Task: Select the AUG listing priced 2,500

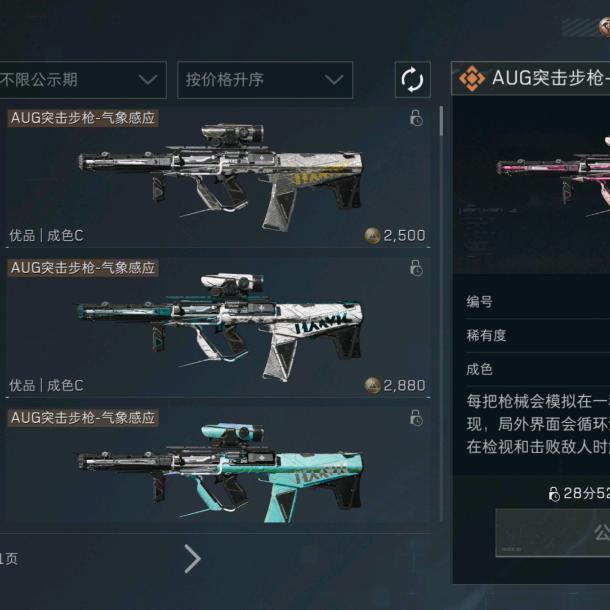Action: tap(218, 178)
